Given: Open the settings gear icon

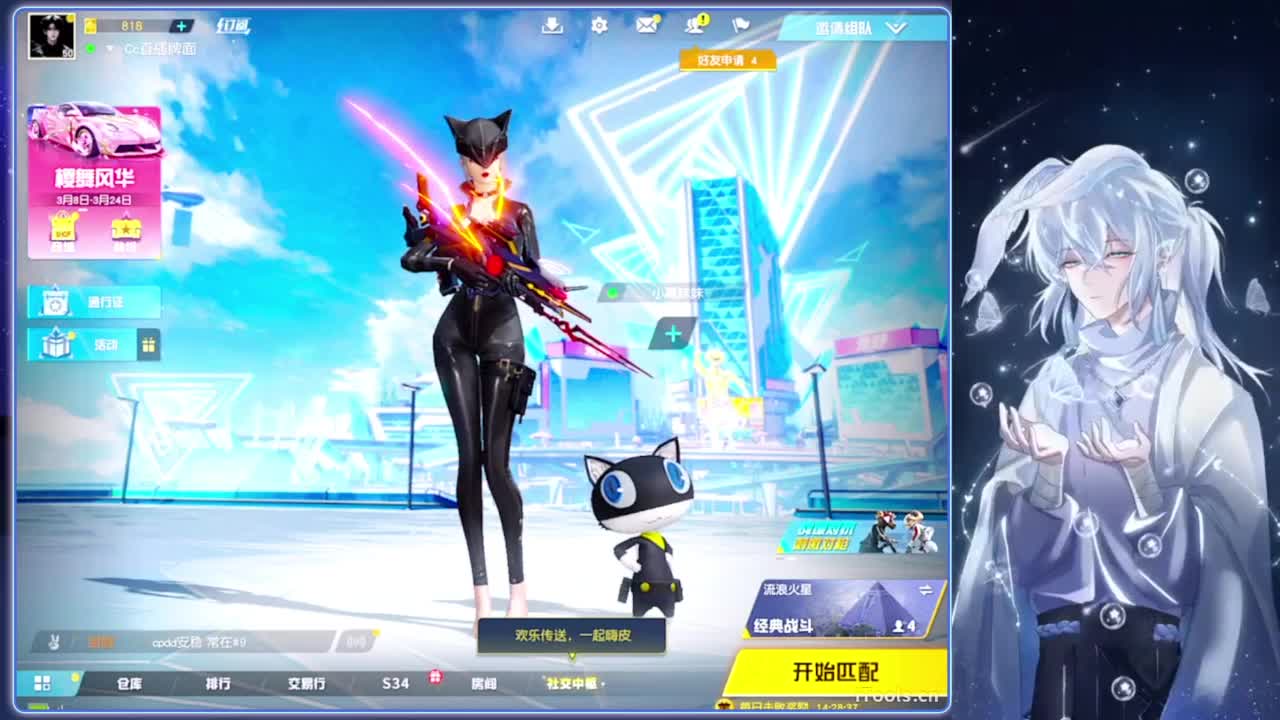Looking at the screenshot, I should click(598, 27).
